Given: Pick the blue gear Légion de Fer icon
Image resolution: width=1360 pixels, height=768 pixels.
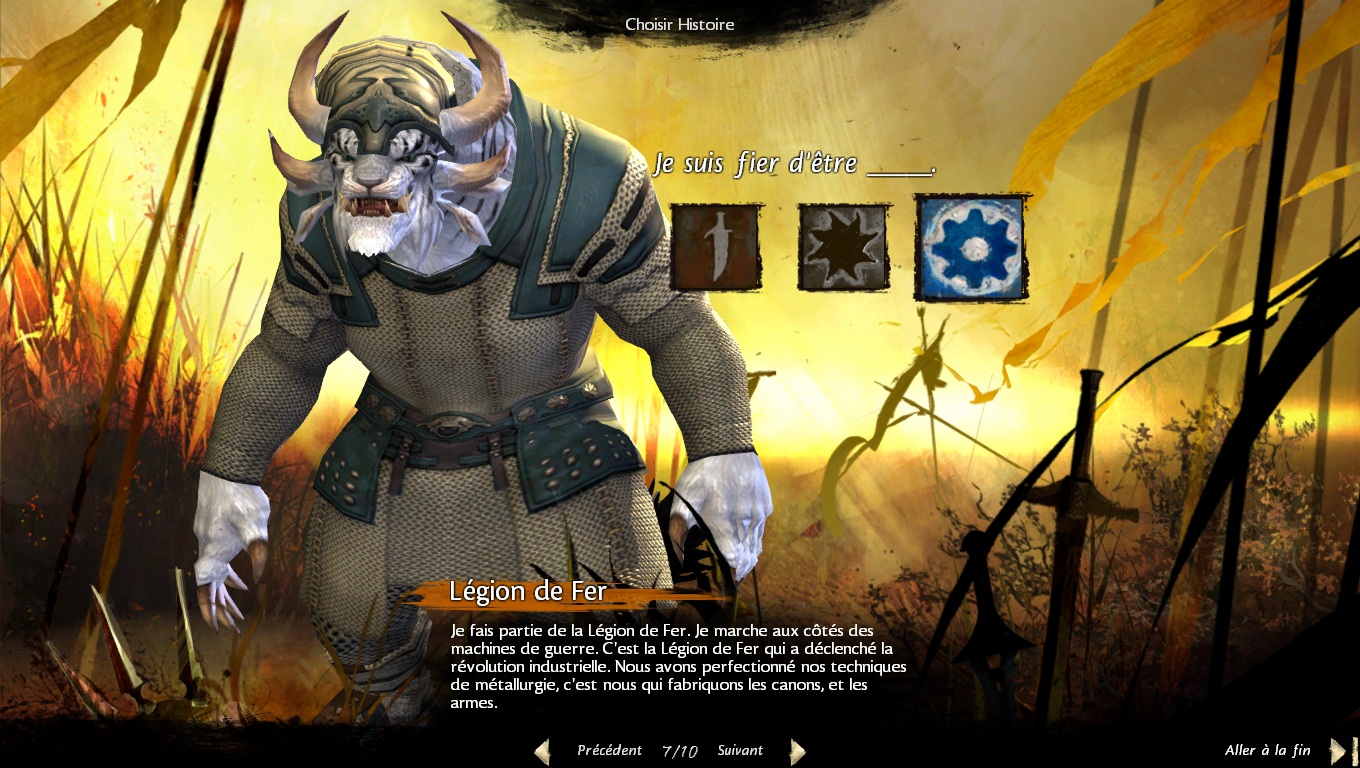Looking at the screenshot, I should (971, 247).
